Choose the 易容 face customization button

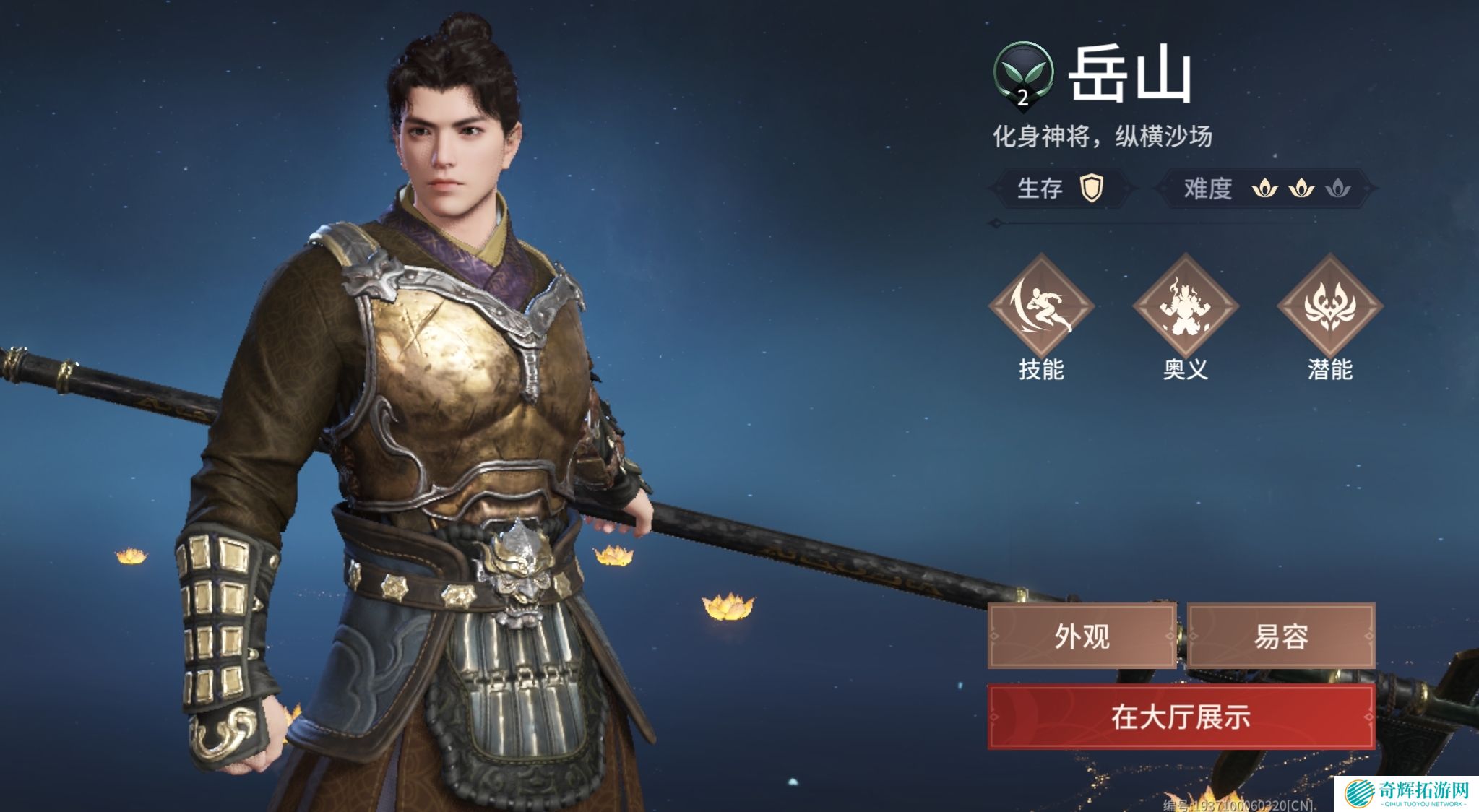coord(1280,636)
